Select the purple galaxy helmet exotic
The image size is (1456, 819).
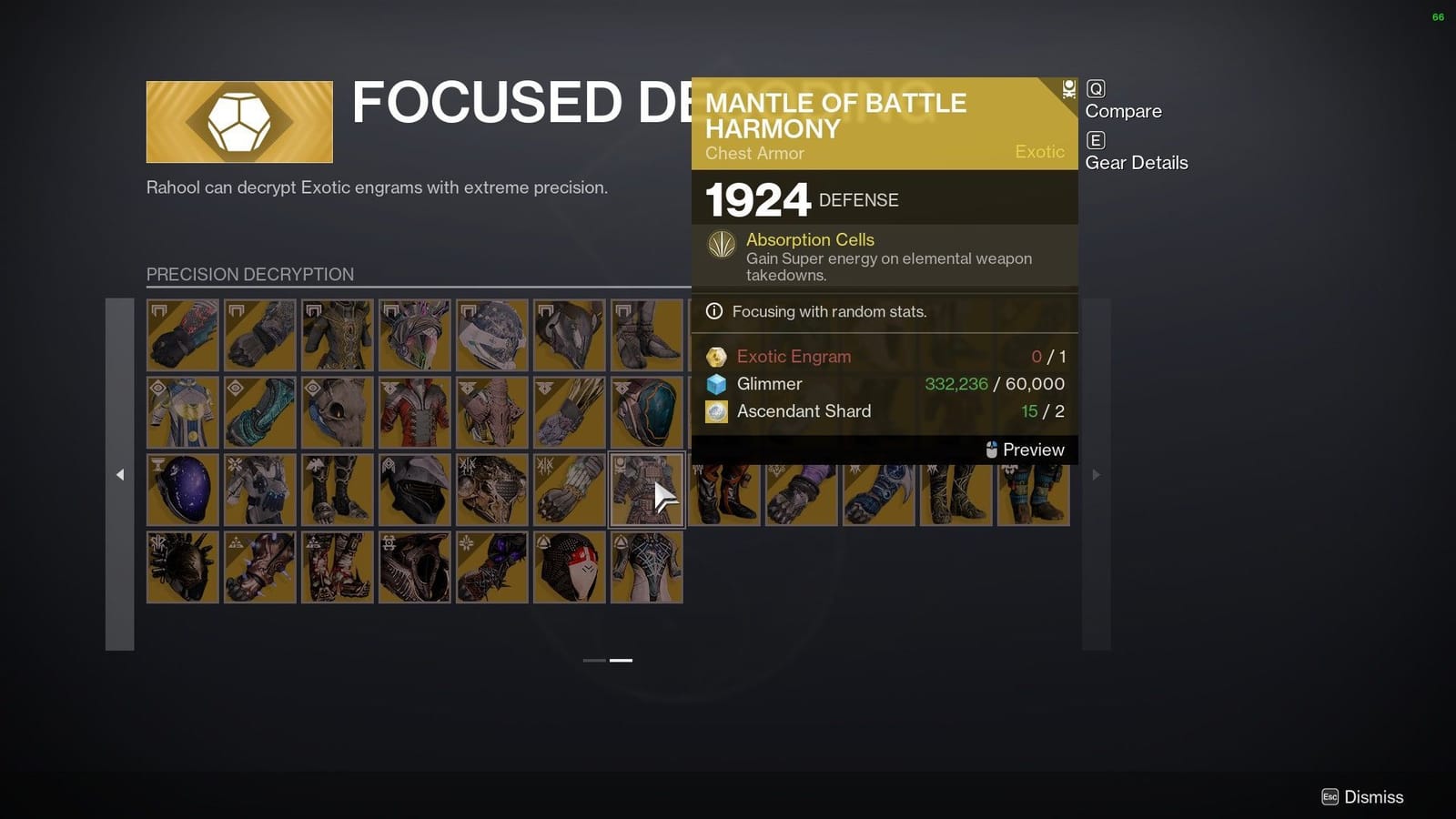182,489
